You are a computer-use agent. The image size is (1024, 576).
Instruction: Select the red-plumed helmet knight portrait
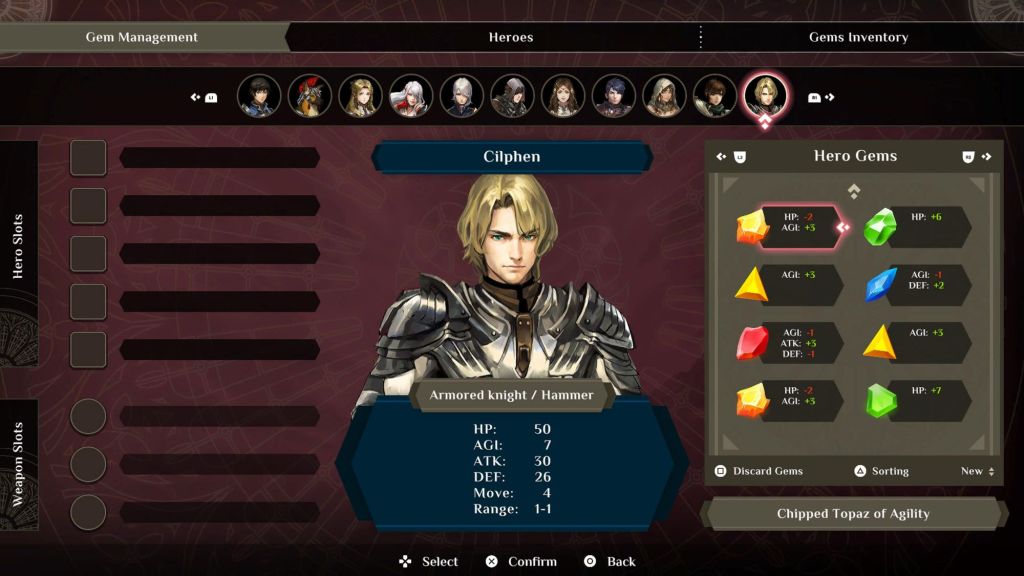pyautogui.click(x=310, y=96)
